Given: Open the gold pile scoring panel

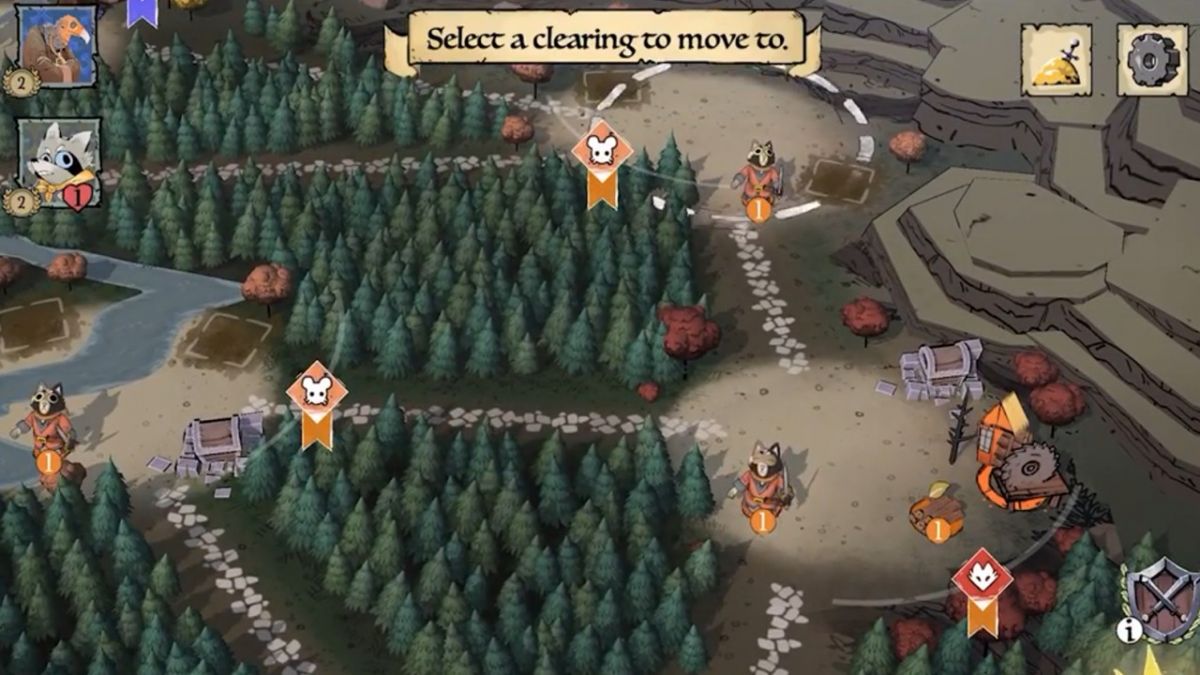Looking at the screenshot, I should (1056, 60).
